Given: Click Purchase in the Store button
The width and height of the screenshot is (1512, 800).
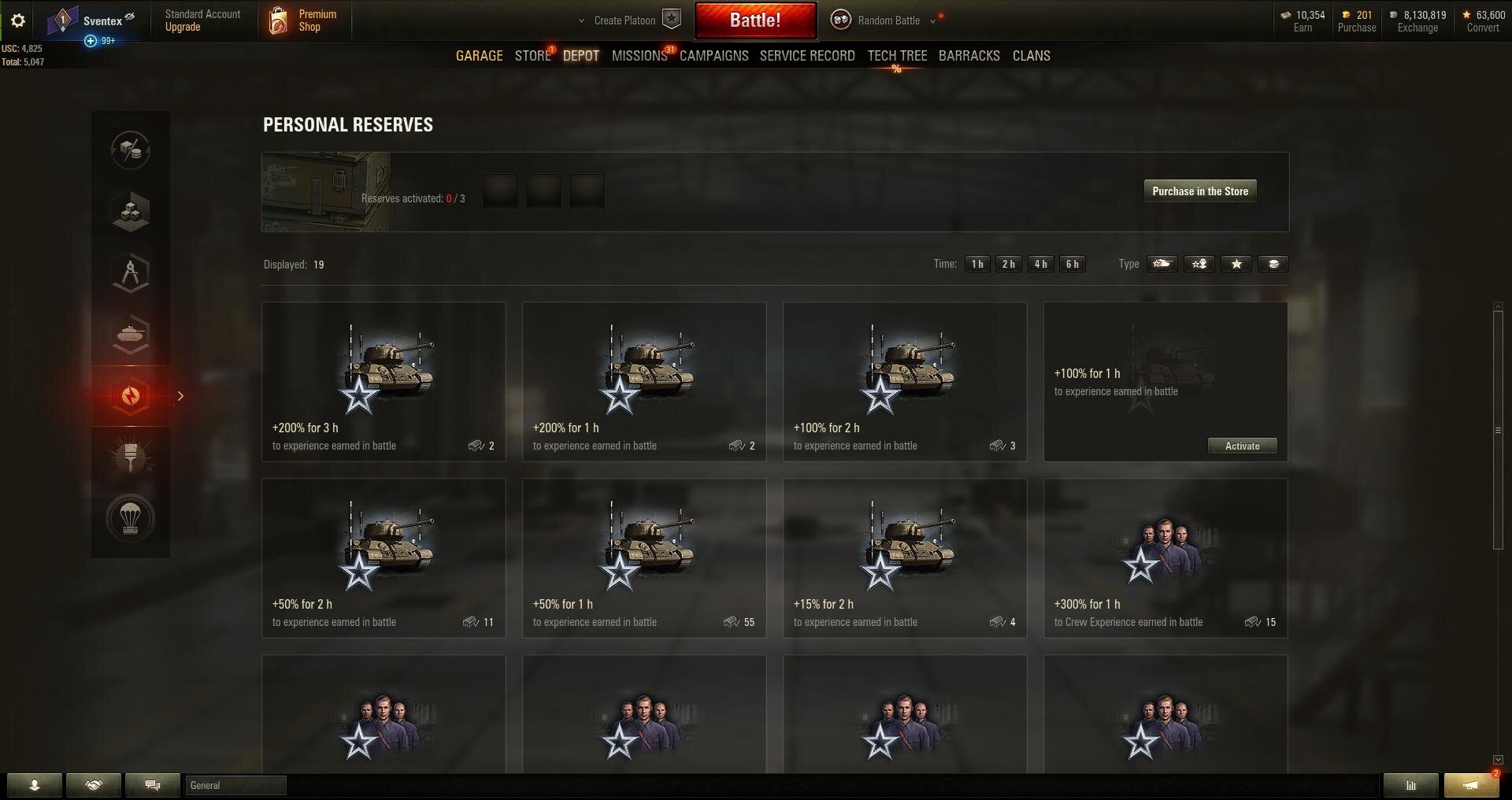Looking at the screenshot, I should 1199,191.
